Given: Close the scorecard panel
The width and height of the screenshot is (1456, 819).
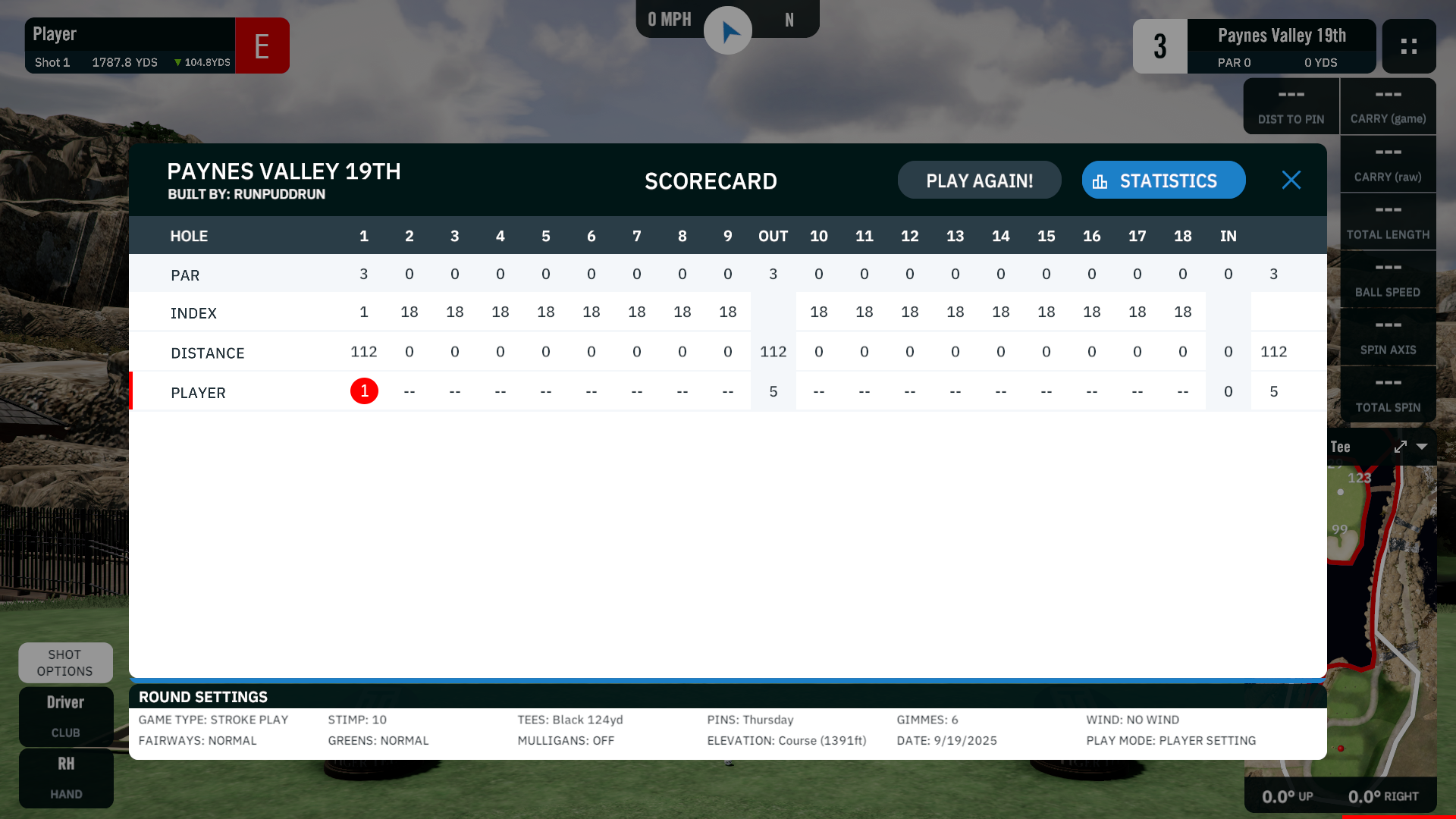Looking at the screenshot, I should click(1291, 180).
